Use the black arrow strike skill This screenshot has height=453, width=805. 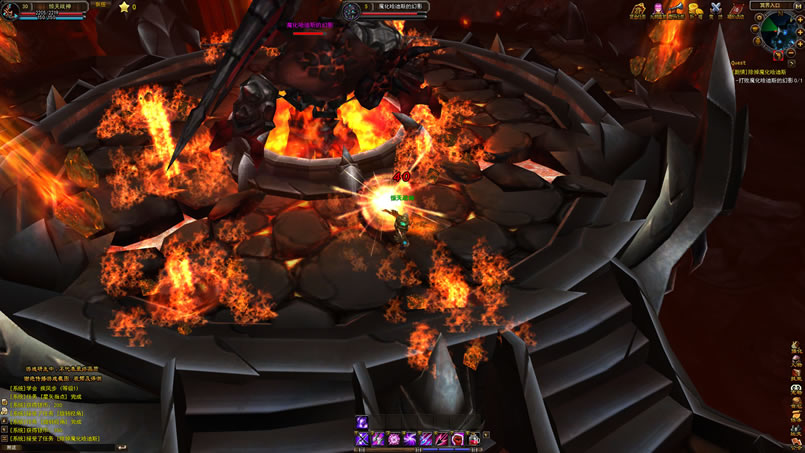(x=441, y=439)
